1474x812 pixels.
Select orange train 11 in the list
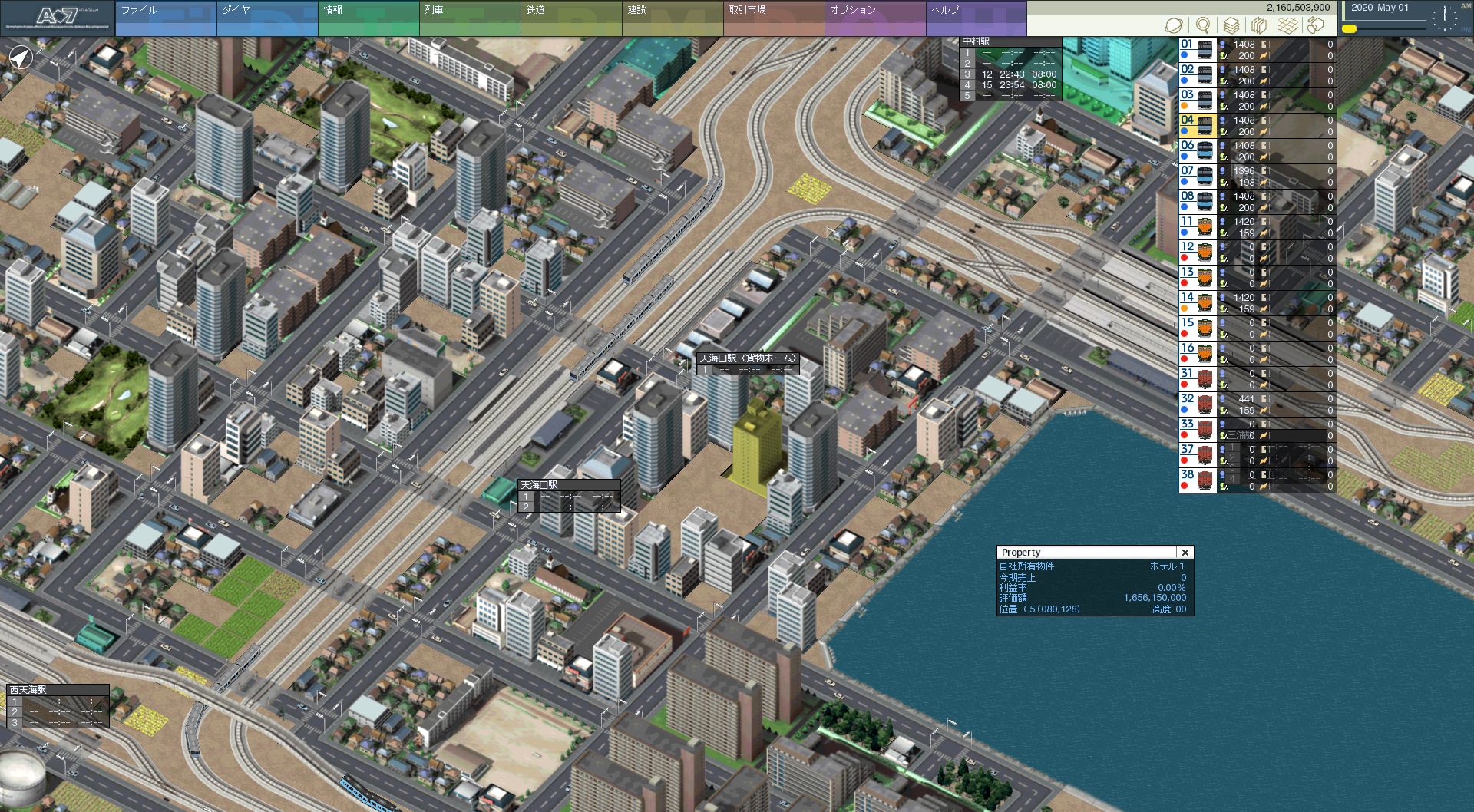coord(1197,227)
